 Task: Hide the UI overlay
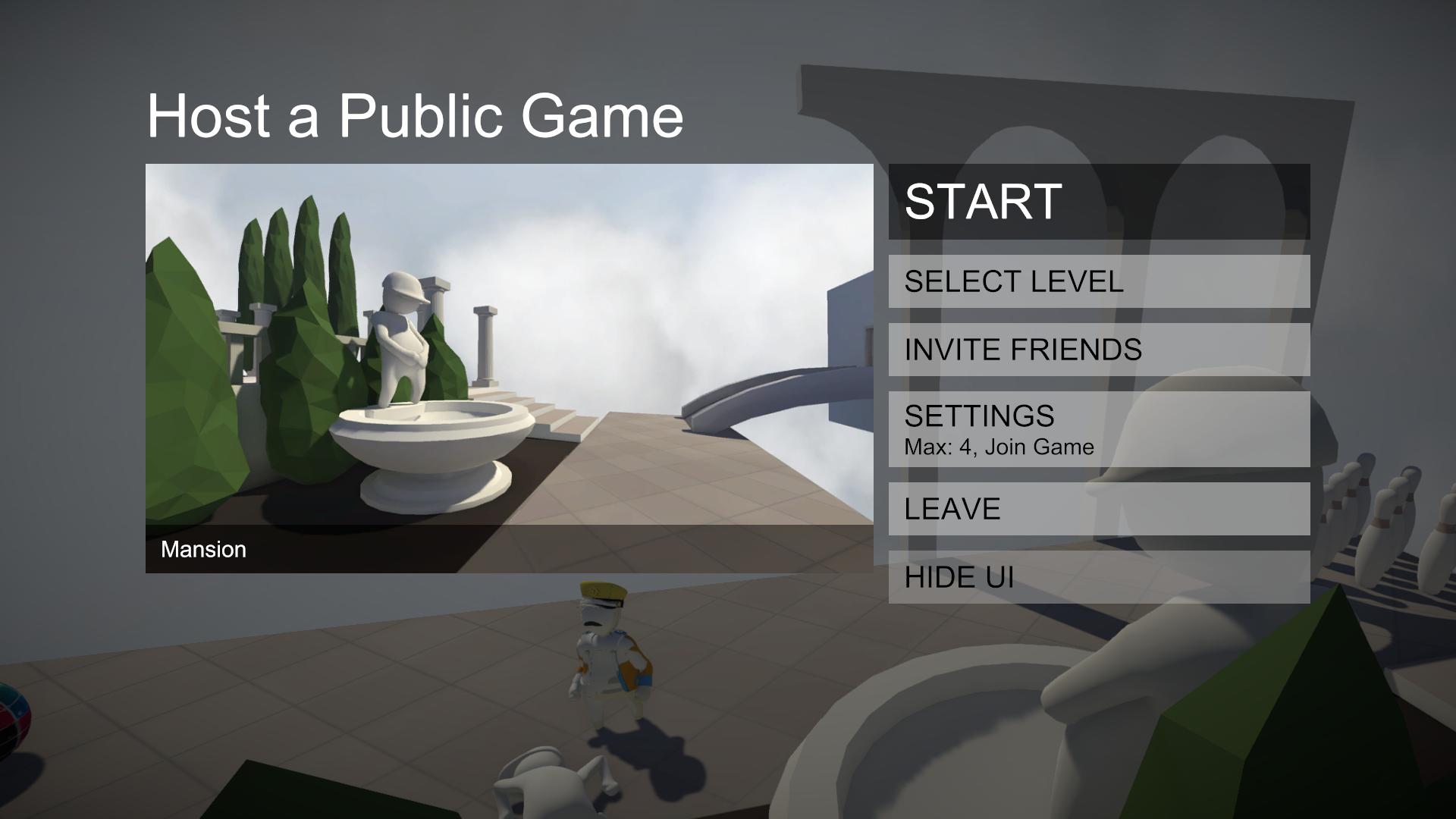(x=1098, y=577)
